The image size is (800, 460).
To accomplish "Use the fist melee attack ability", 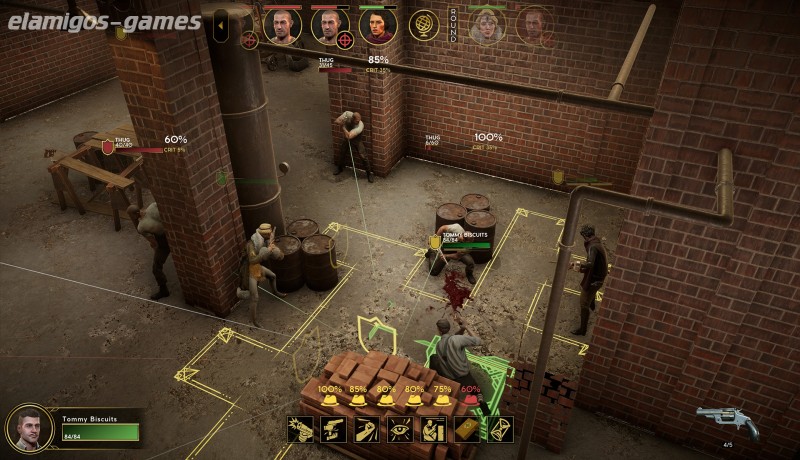I will (367, 430).
